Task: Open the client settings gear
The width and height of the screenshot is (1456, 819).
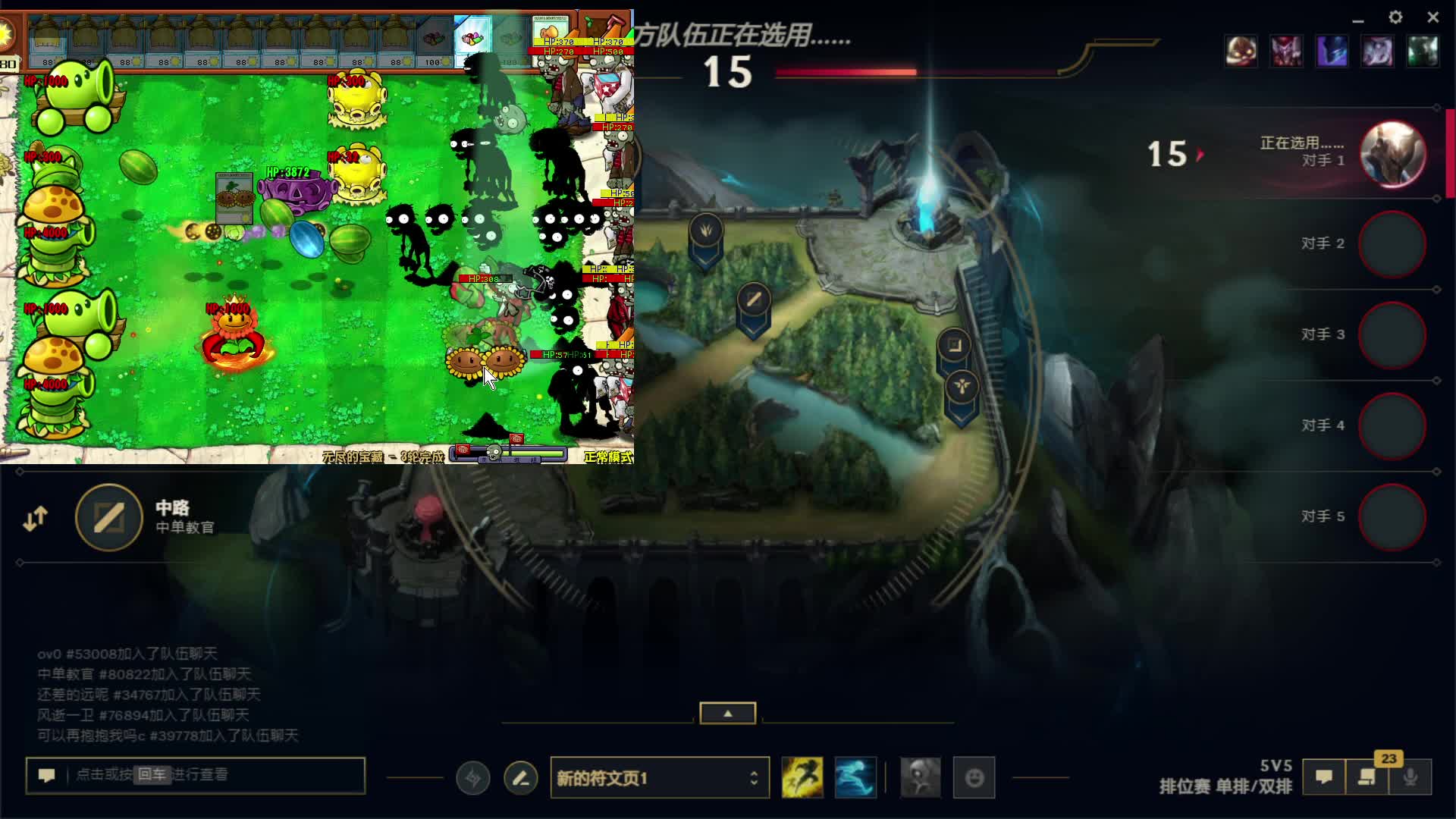Action: coord(1395,17)
